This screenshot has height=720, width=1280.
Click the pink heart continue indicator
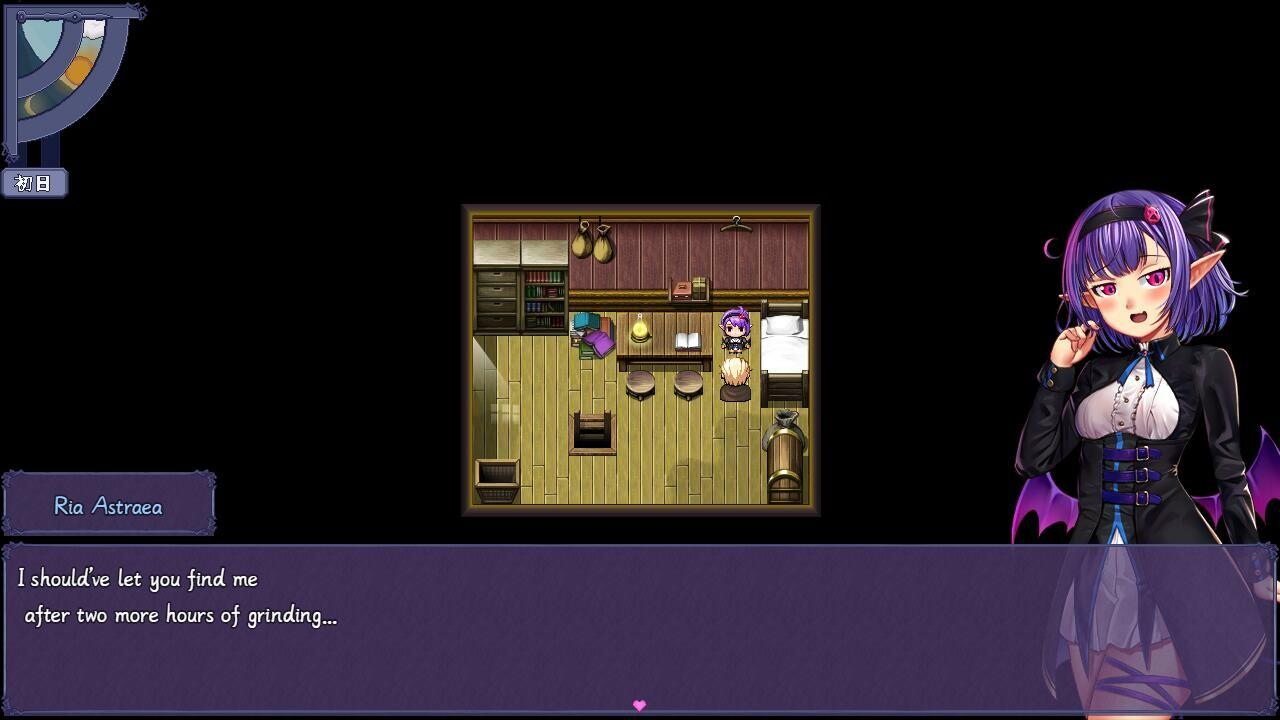pos(639,705)
